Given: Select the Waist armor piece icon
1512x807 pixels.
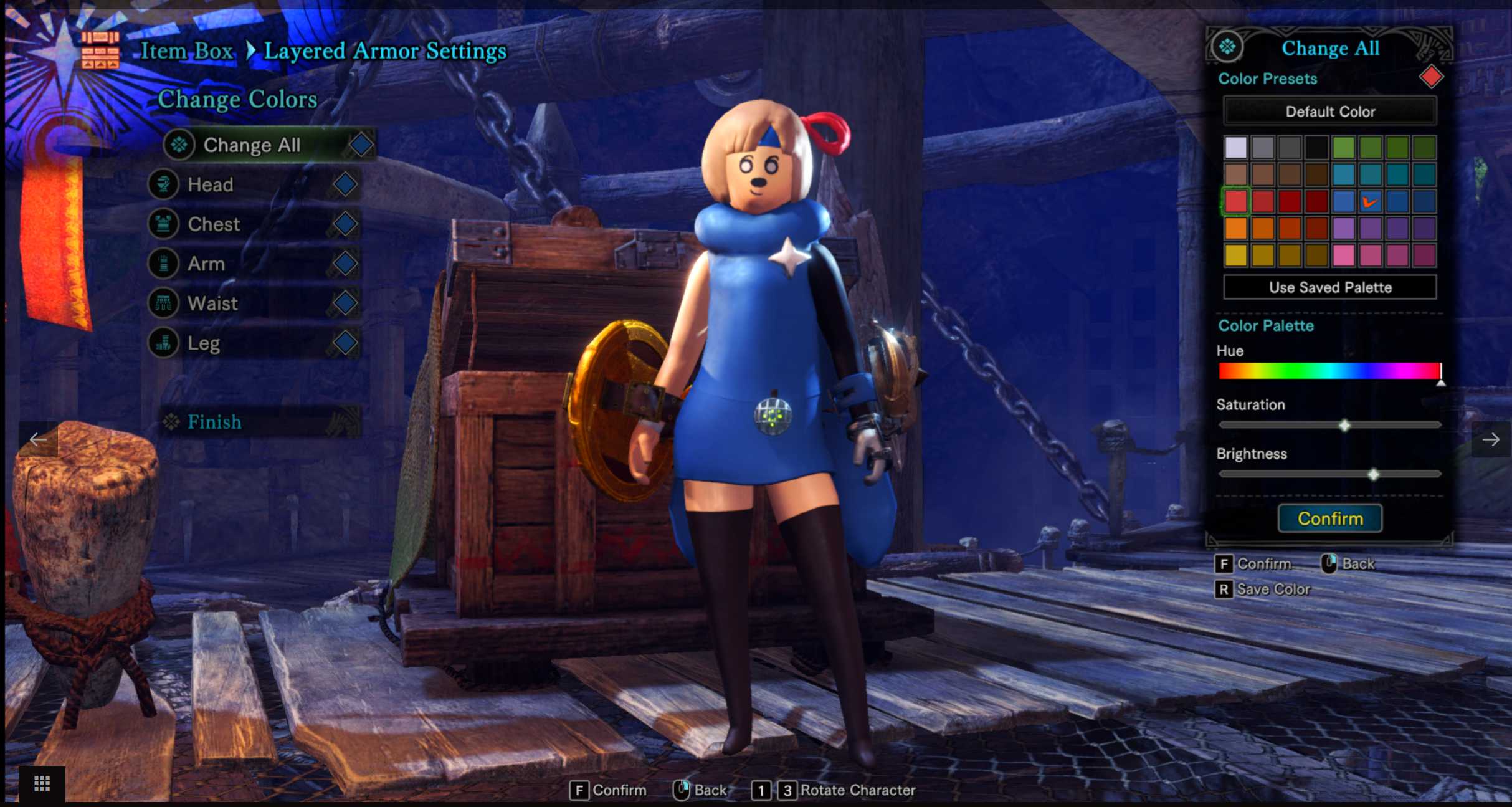Looking at the screenshot, I should point(163,303).
